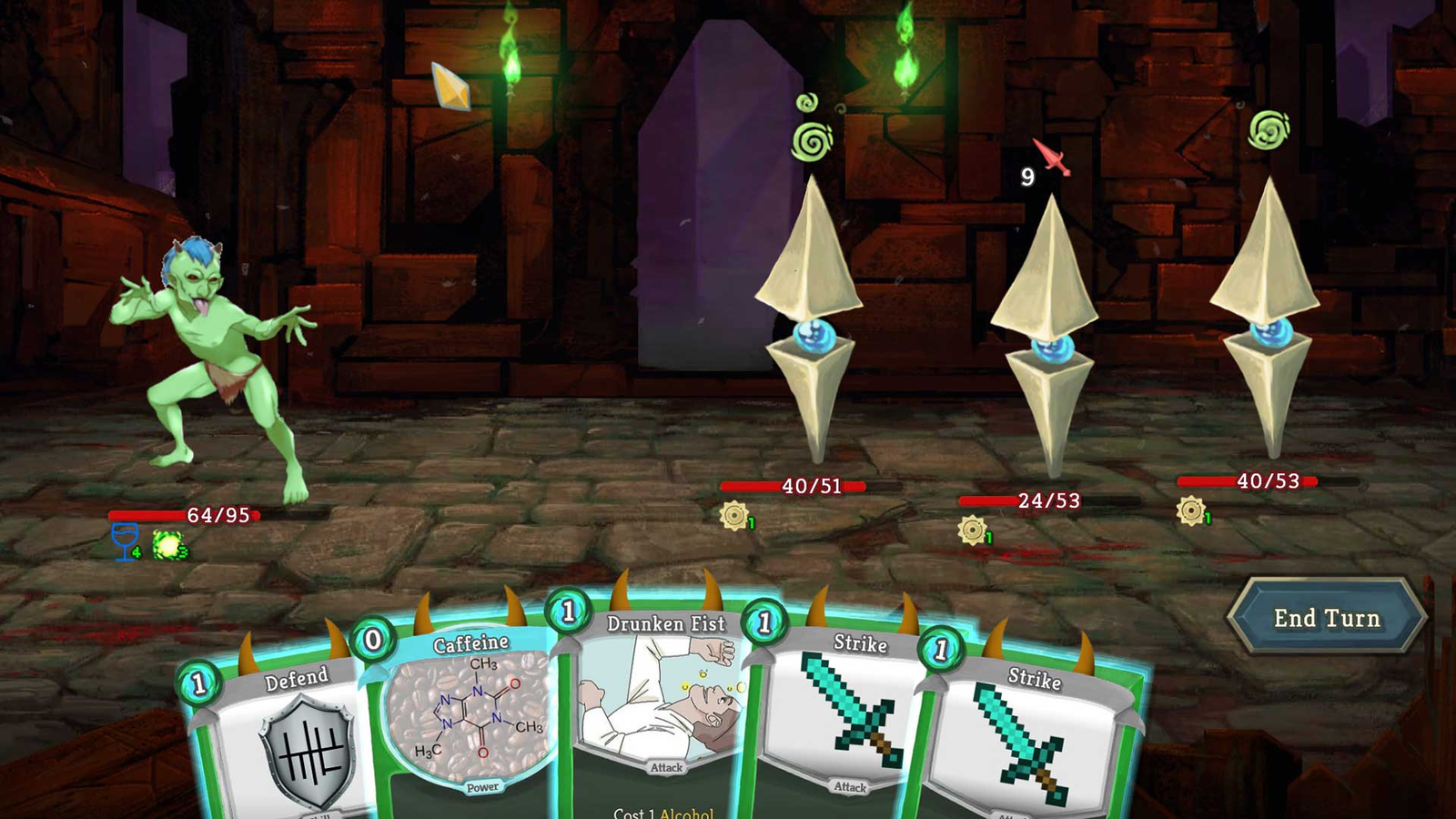Click the red sword attack intent icon
The width and height of the screenshot is (1456, 819).
(x=1051, y=157)
